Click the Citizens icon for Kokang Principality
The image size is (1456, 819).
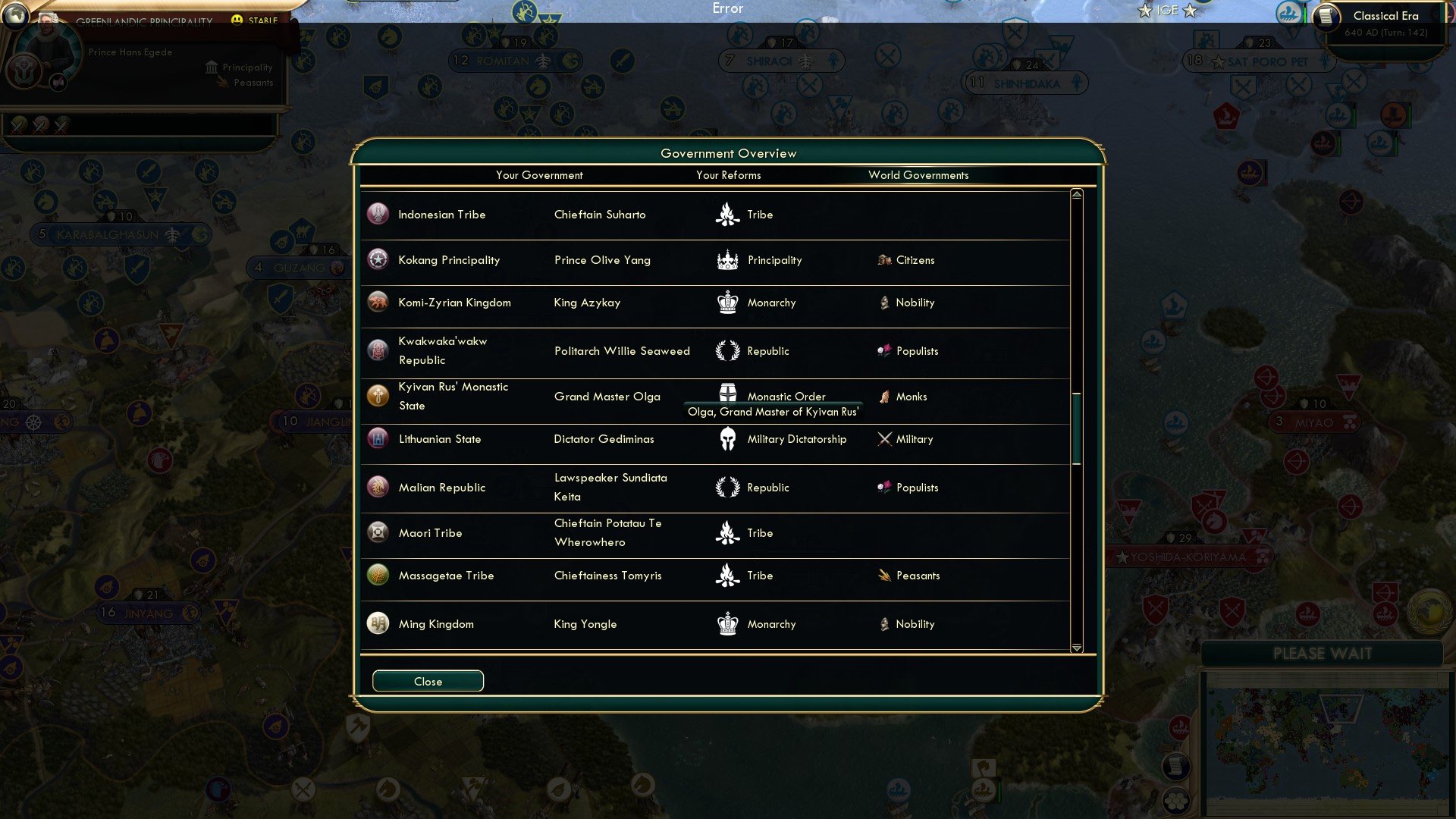click(x=885, y=260)
